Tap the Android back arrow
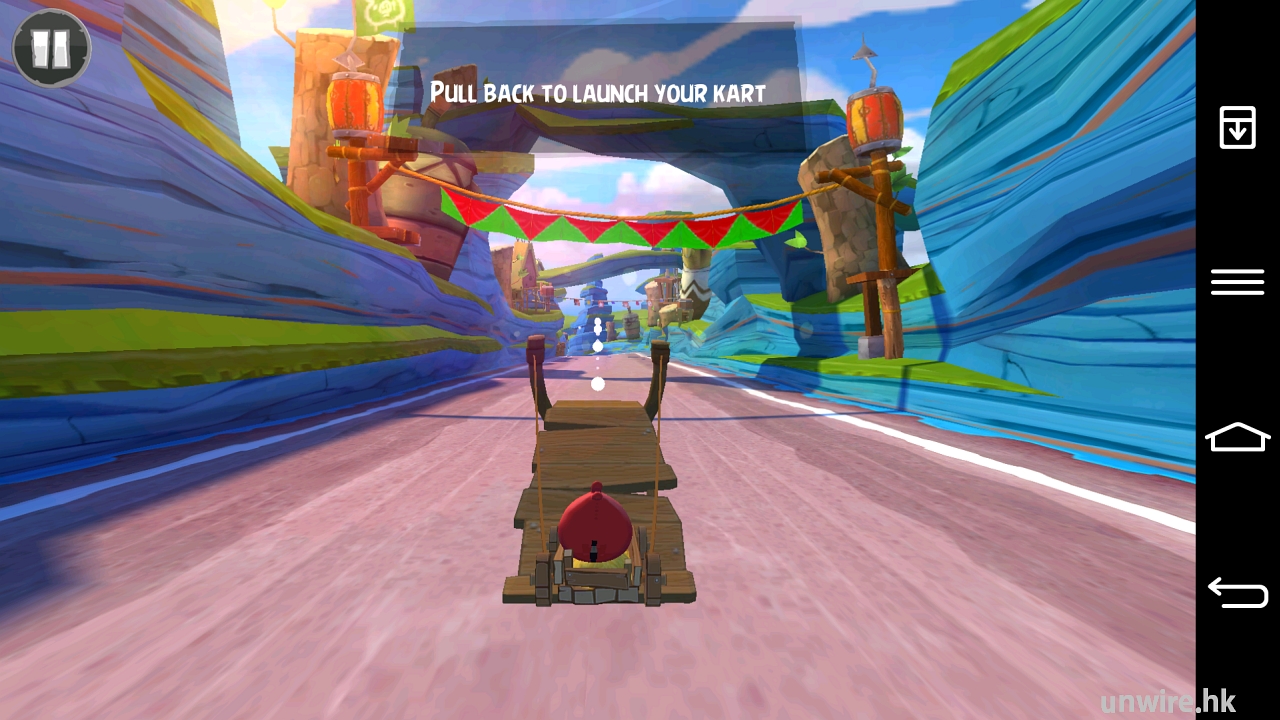 1237,593
